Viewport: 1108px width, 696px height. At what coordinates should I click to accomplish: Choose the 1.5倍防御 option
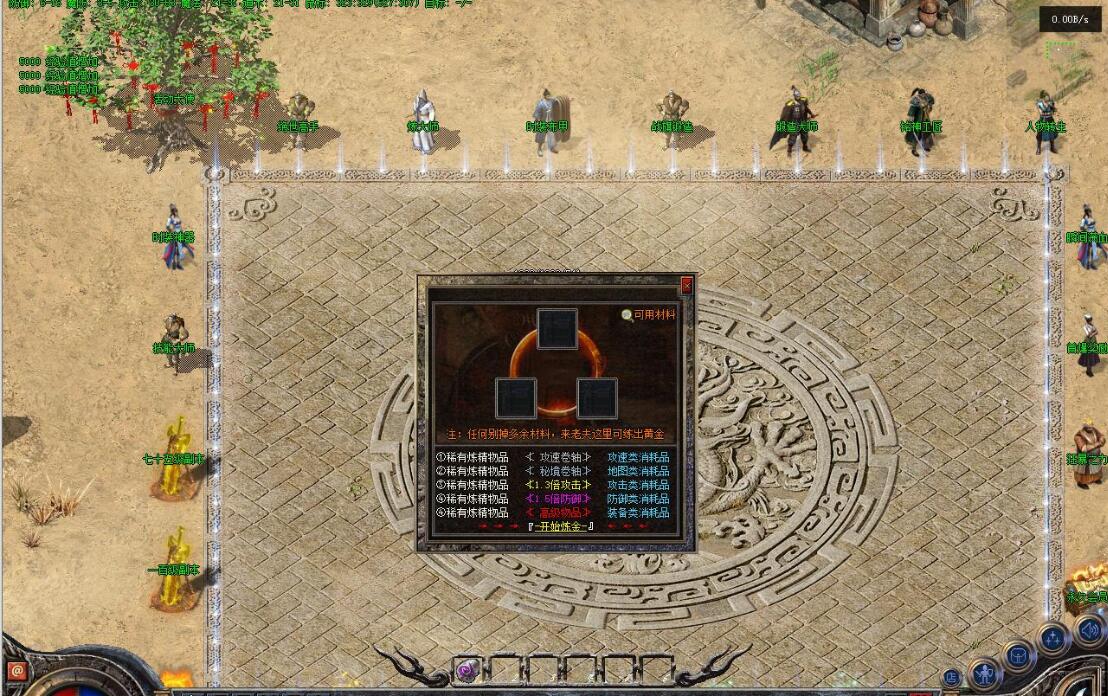point(558,499)
